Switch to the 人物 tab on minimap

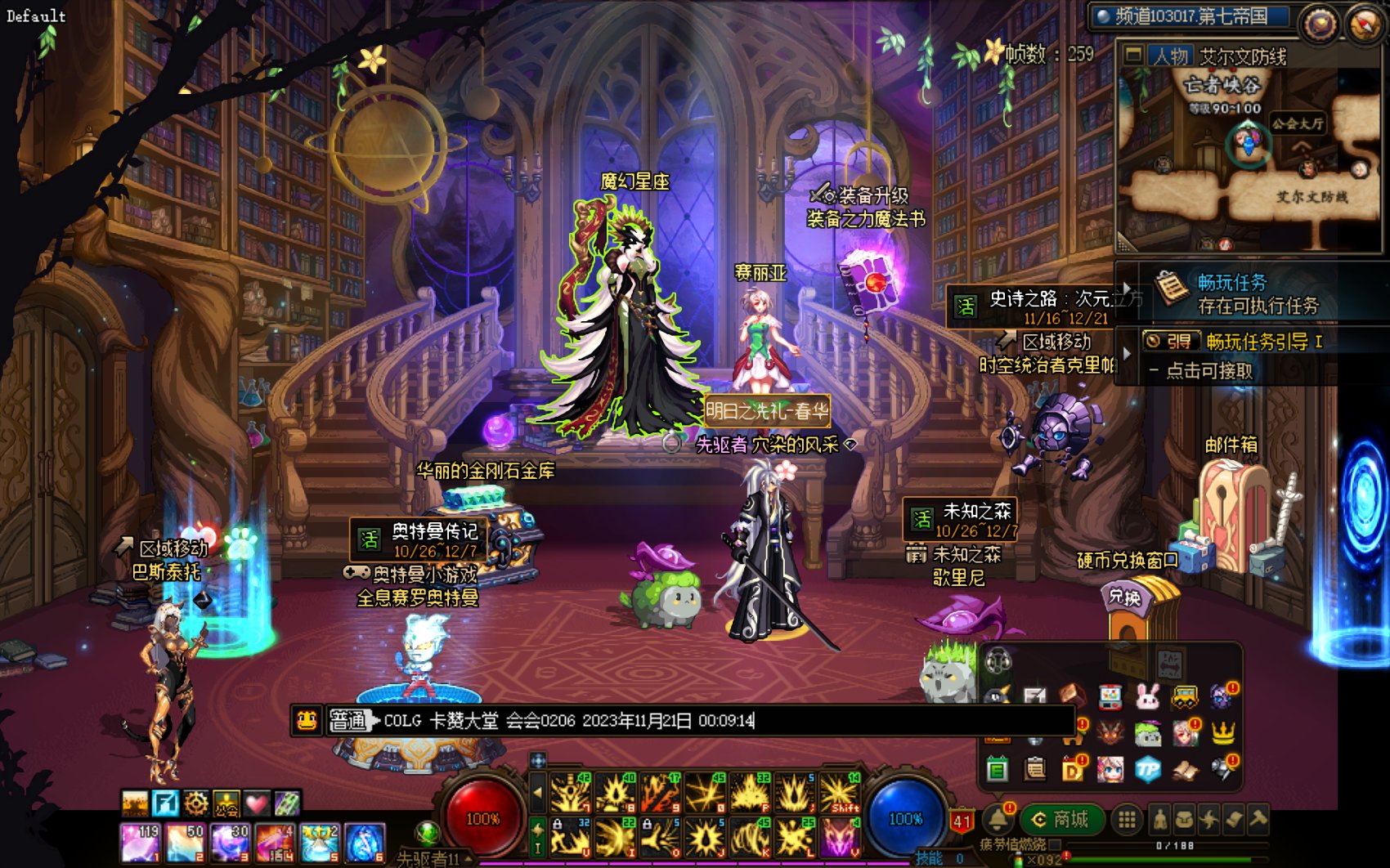[x=1169, y=56]
